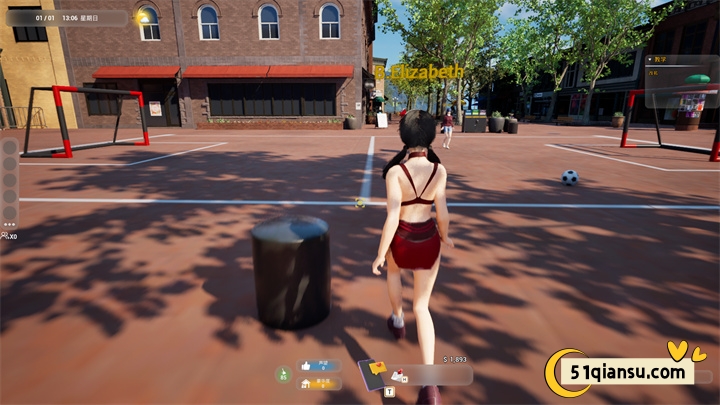Click the green circular stamina icon
This screenshot has width=720, height=405.
(x=282, y=374)
